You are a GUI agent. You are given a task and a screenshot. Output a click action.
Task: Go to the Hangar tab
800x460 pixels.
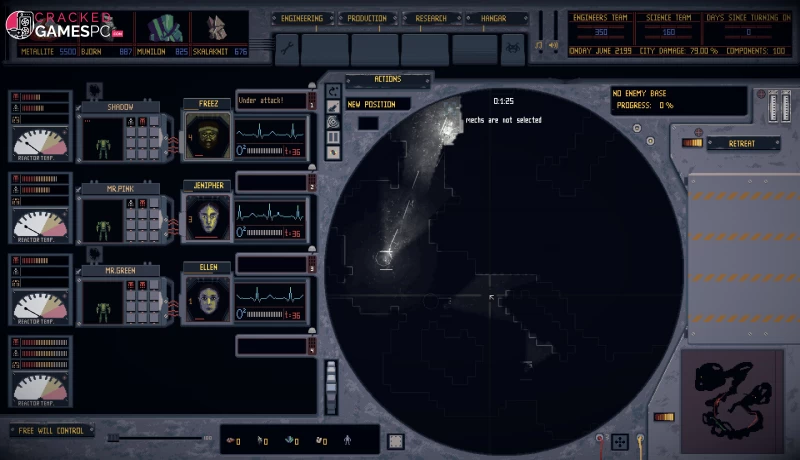coord(494,18)
